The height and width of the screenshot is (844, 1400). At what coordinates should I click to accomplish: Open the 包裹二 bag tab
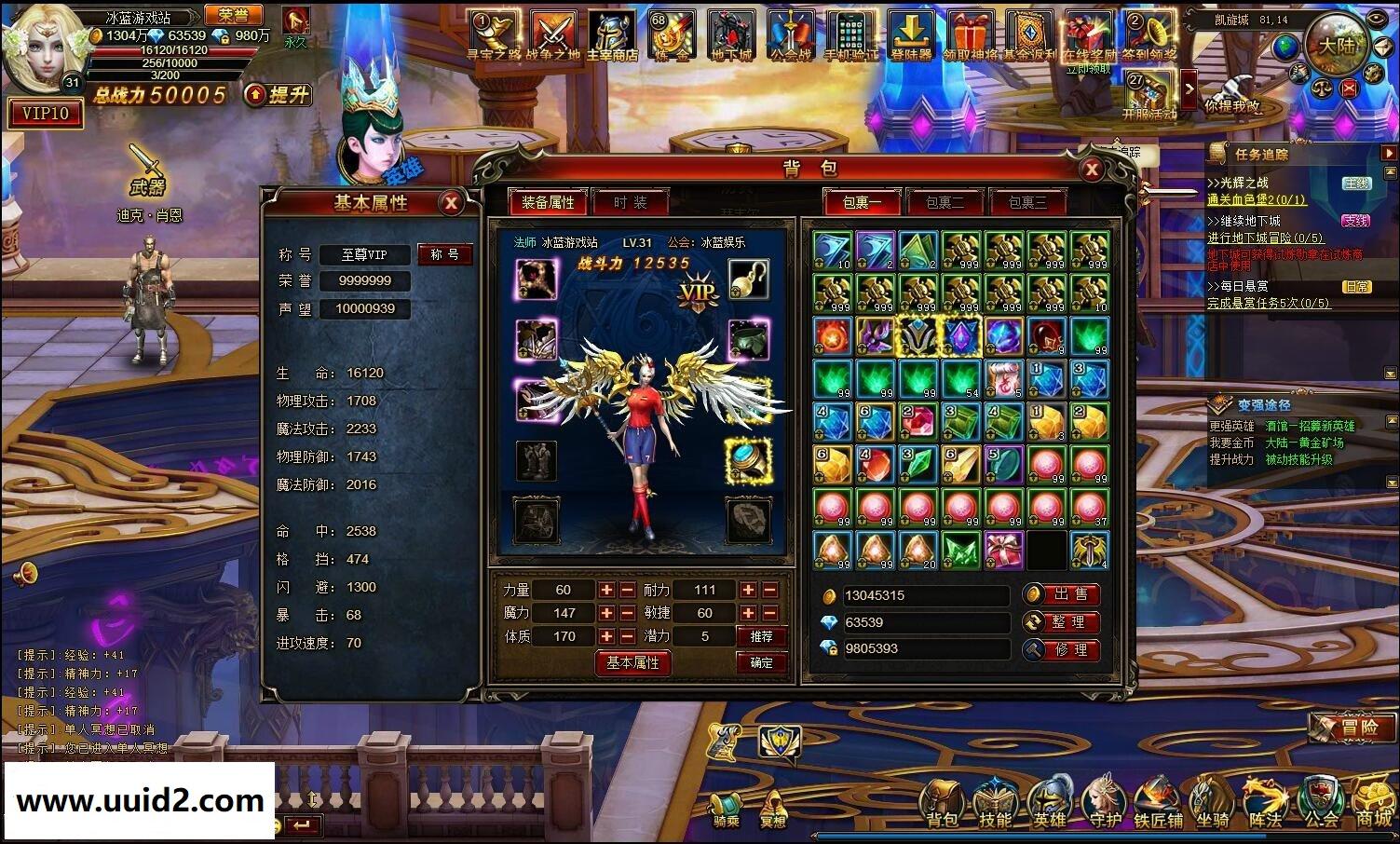click(x=945, y=202)
